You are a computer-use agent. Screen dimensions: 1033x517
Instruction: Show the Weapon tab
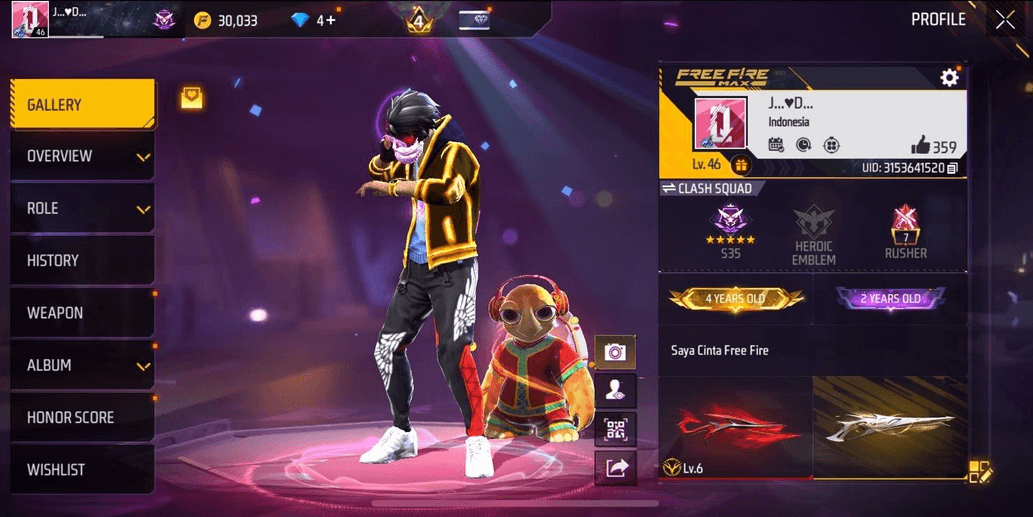click(82, 313)
